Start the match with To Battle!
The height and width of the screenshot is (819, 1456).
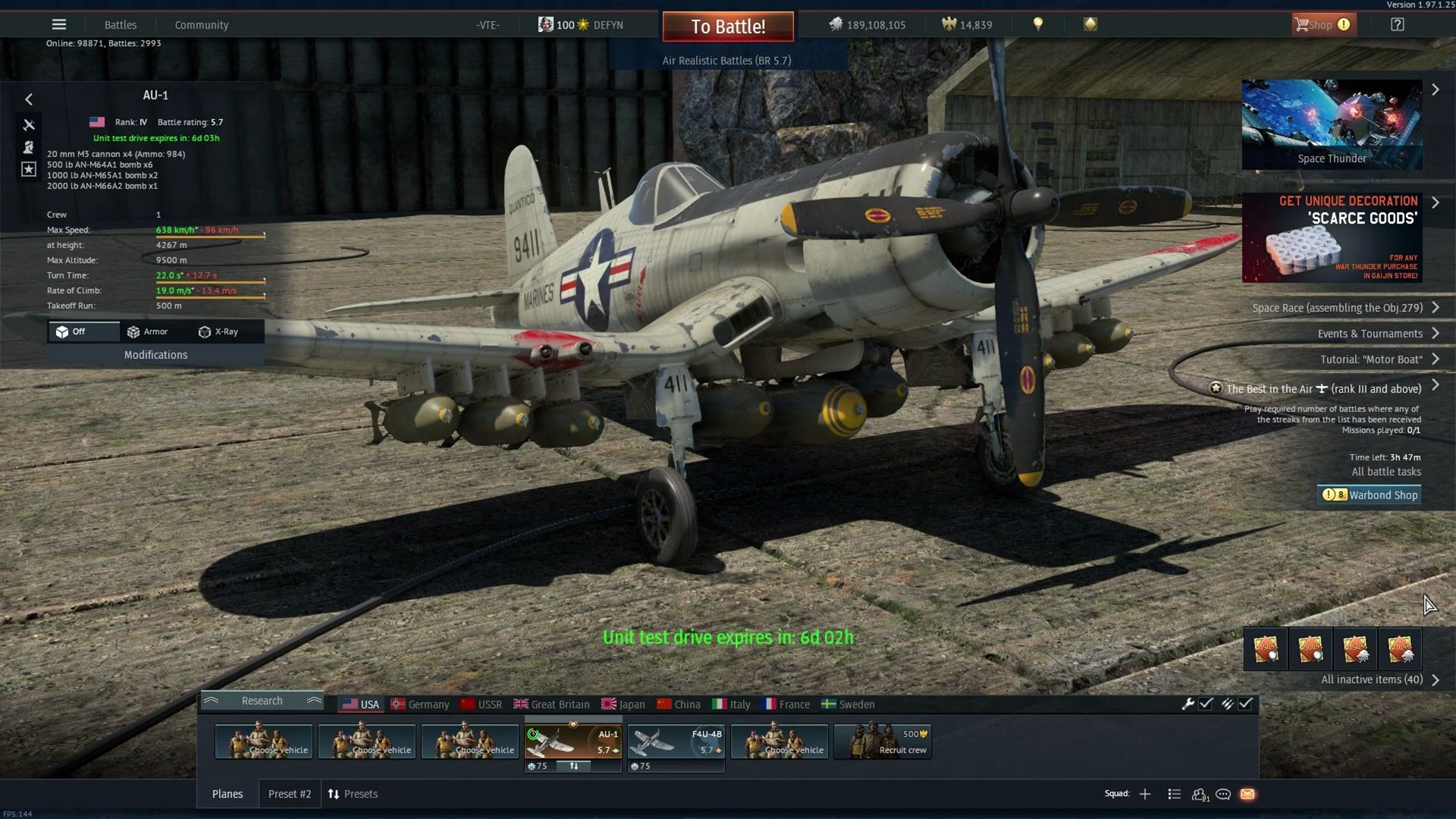728,27
